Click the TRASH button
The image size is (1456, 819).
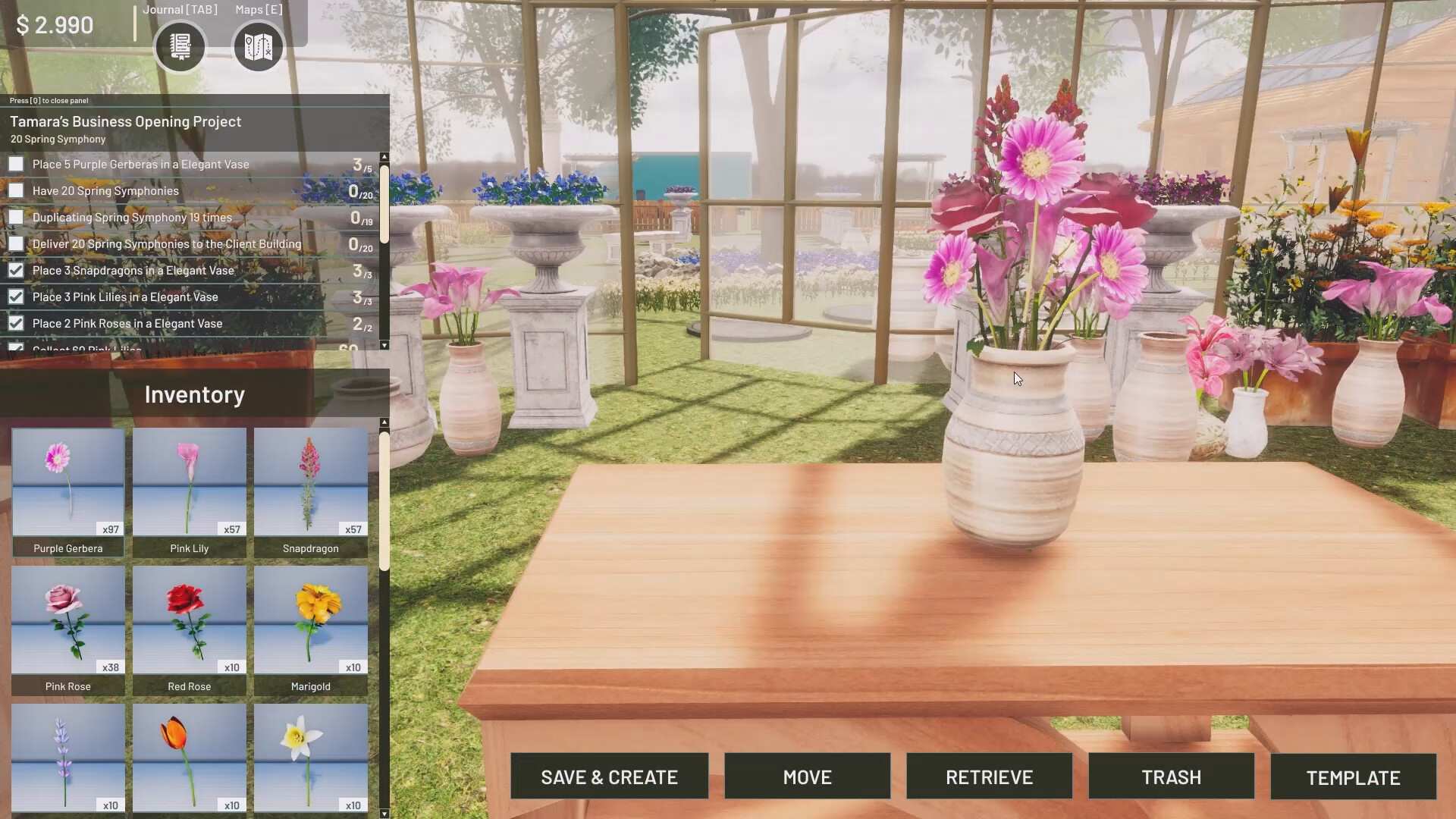1170,777
